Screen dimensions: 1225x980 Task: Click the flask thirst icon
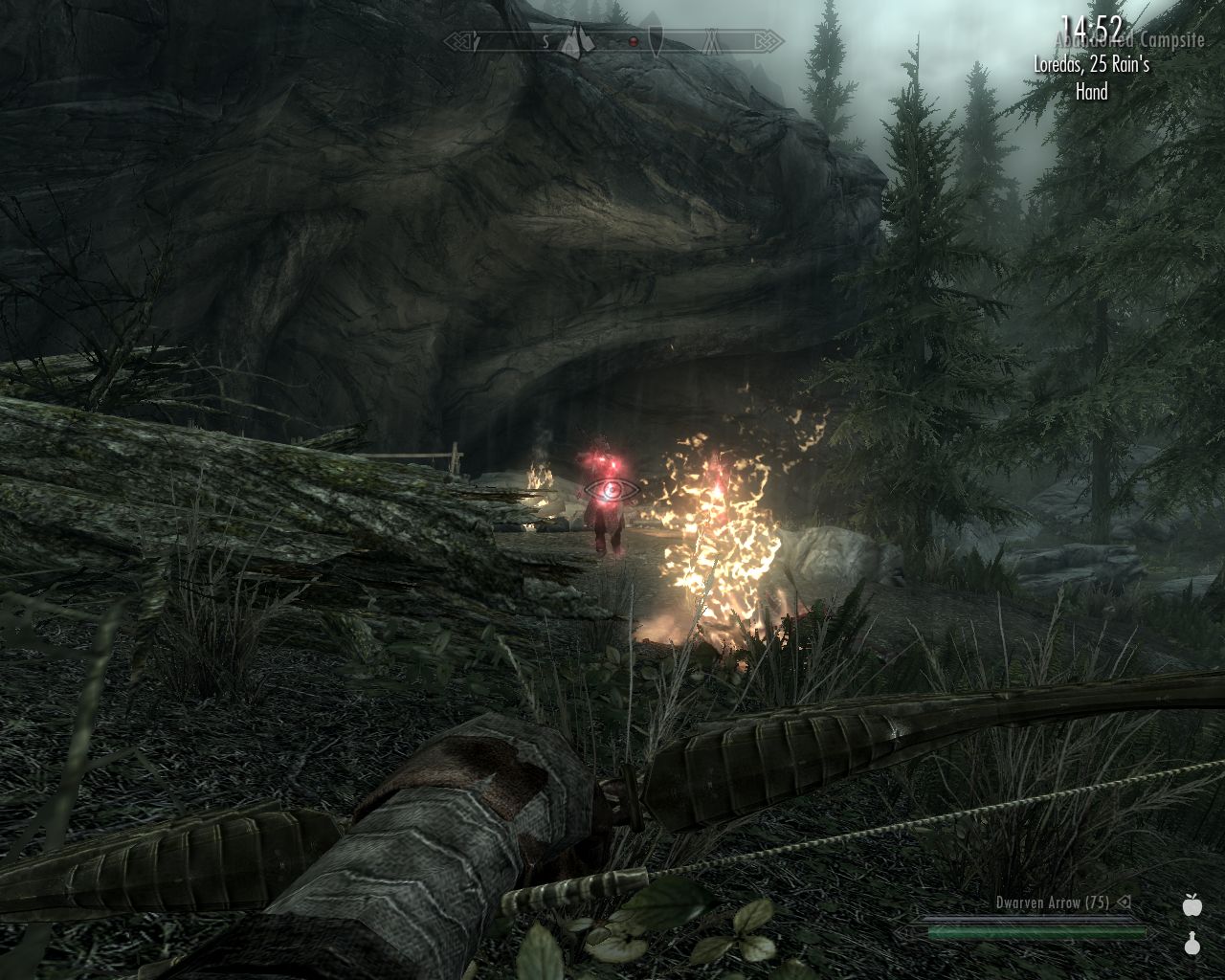click(1192, 944)
